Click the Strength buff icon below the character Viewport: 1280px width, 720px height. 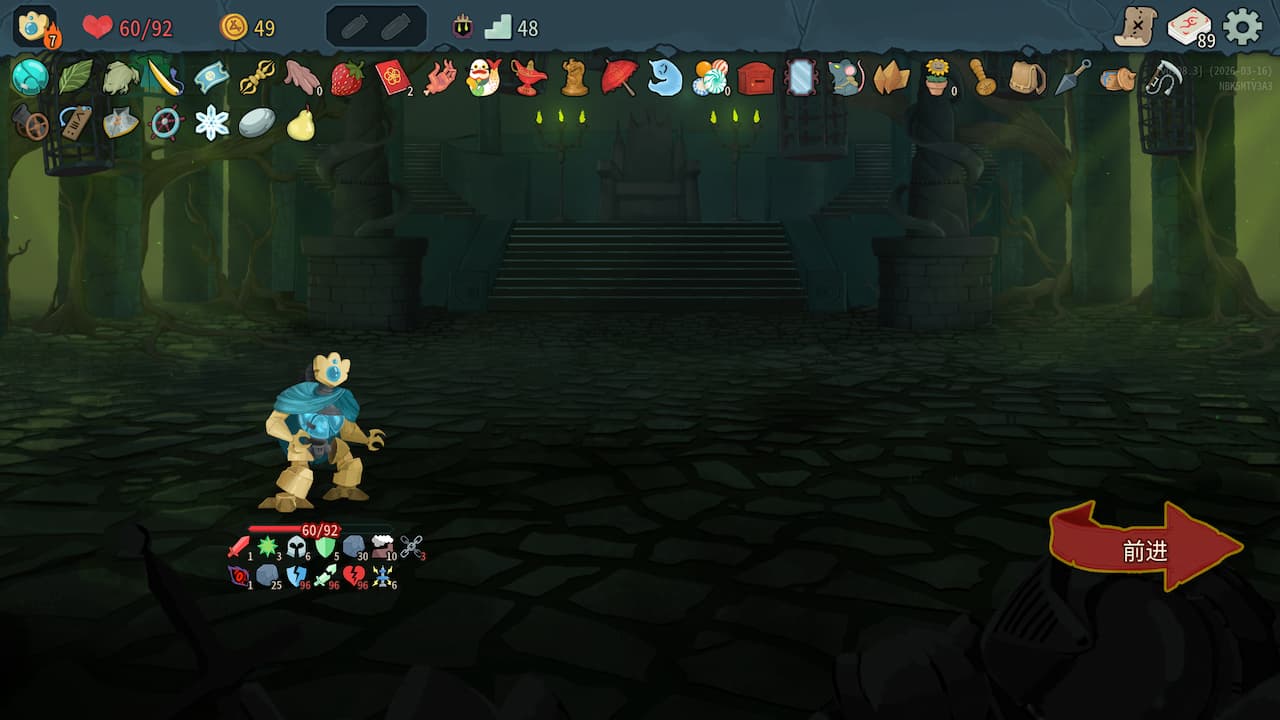237,550
